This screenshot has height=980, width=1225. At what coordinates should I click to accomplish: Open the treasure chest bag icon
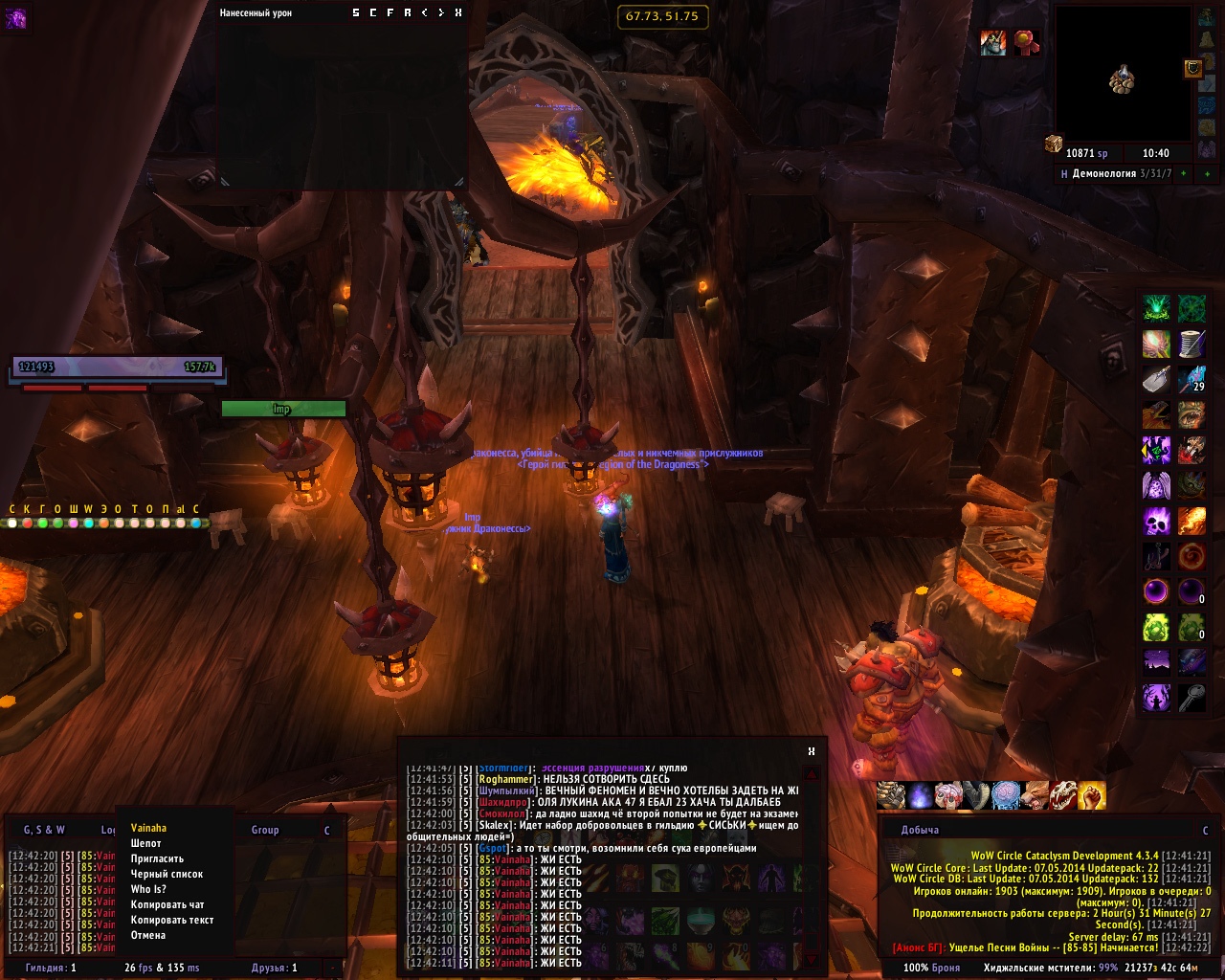[1053, 144]
